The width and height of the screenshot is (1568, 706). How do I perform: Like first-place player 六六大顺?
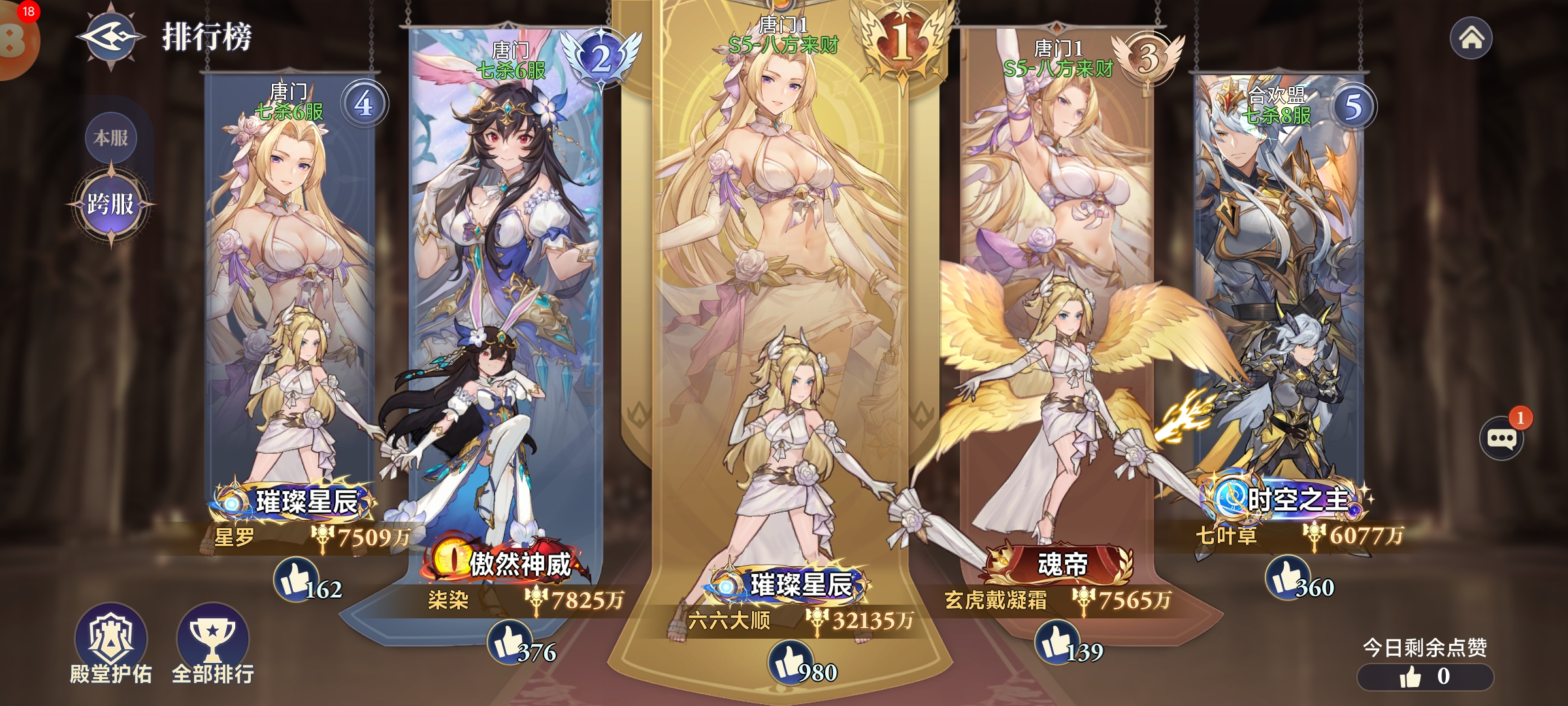click(789, 662)
